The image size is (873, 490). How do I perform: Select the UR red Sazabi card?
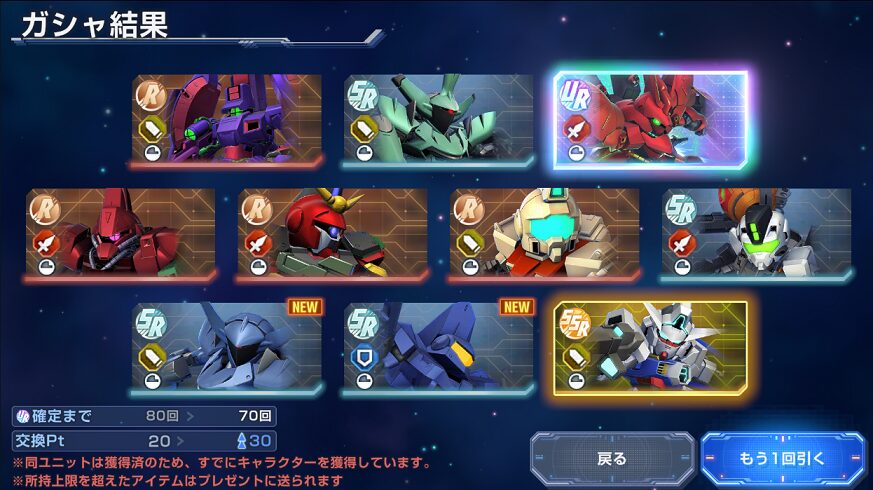coord(650,120)
